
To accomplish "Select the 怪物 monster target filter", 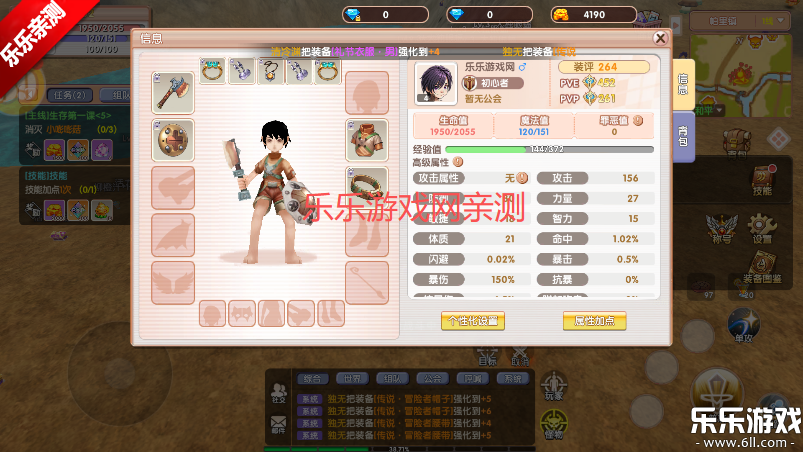I will coord(552,424).
